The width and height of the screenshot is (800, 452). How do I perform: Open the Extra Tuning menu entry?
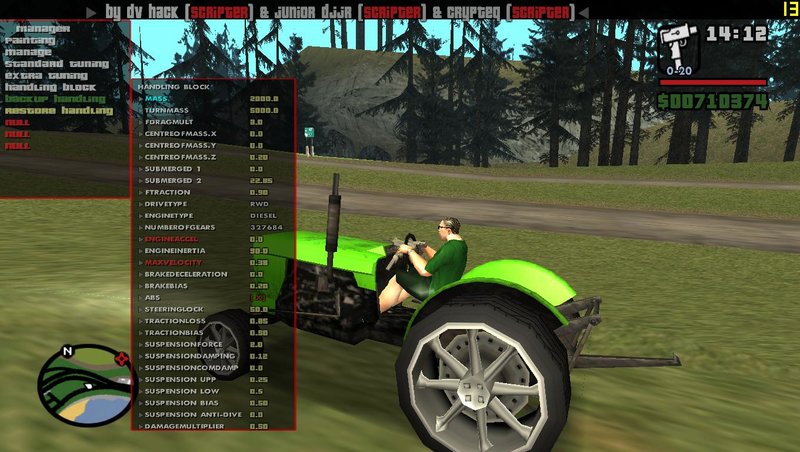tap(46, 75)
